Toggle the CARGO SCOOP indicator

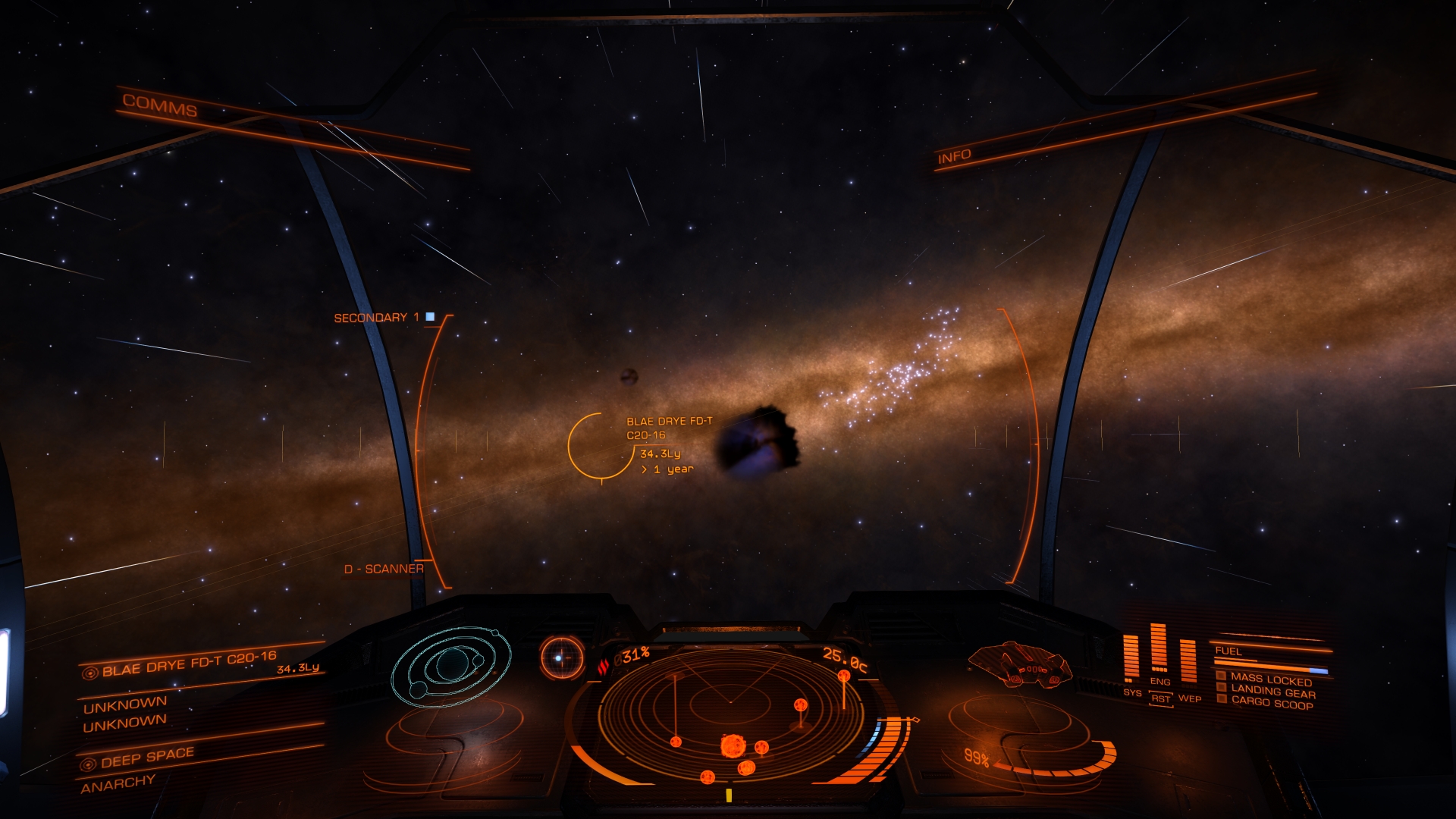(1271, 704)
